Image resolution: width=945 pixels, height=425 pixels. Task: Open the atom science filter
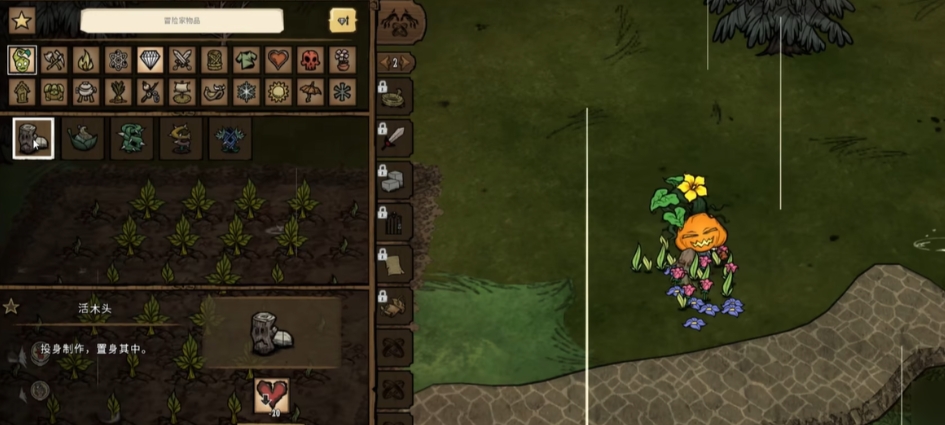(x=118, y=60)
